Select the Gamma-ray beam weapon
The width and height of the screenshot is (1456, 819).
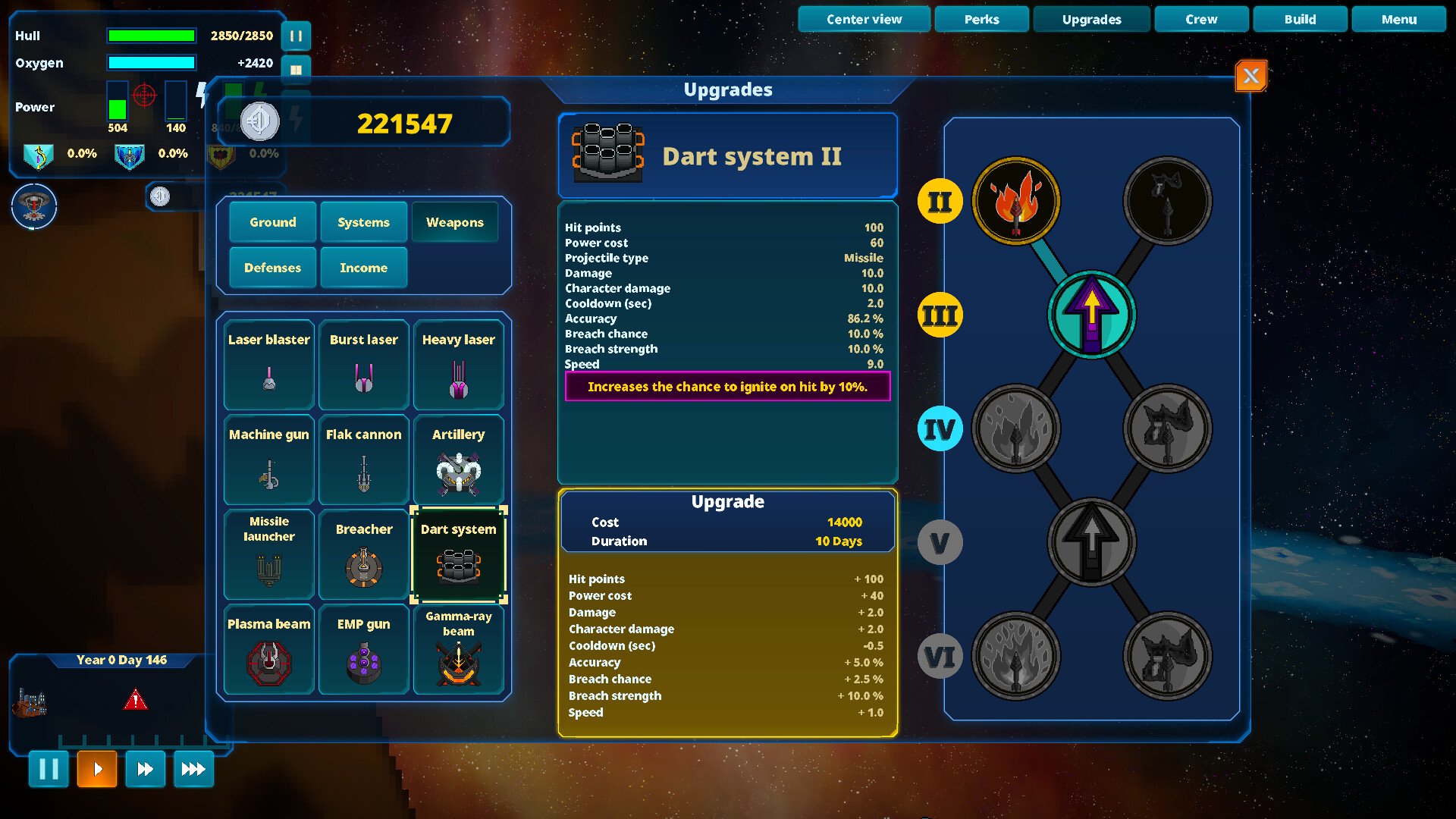coord(458,649)
